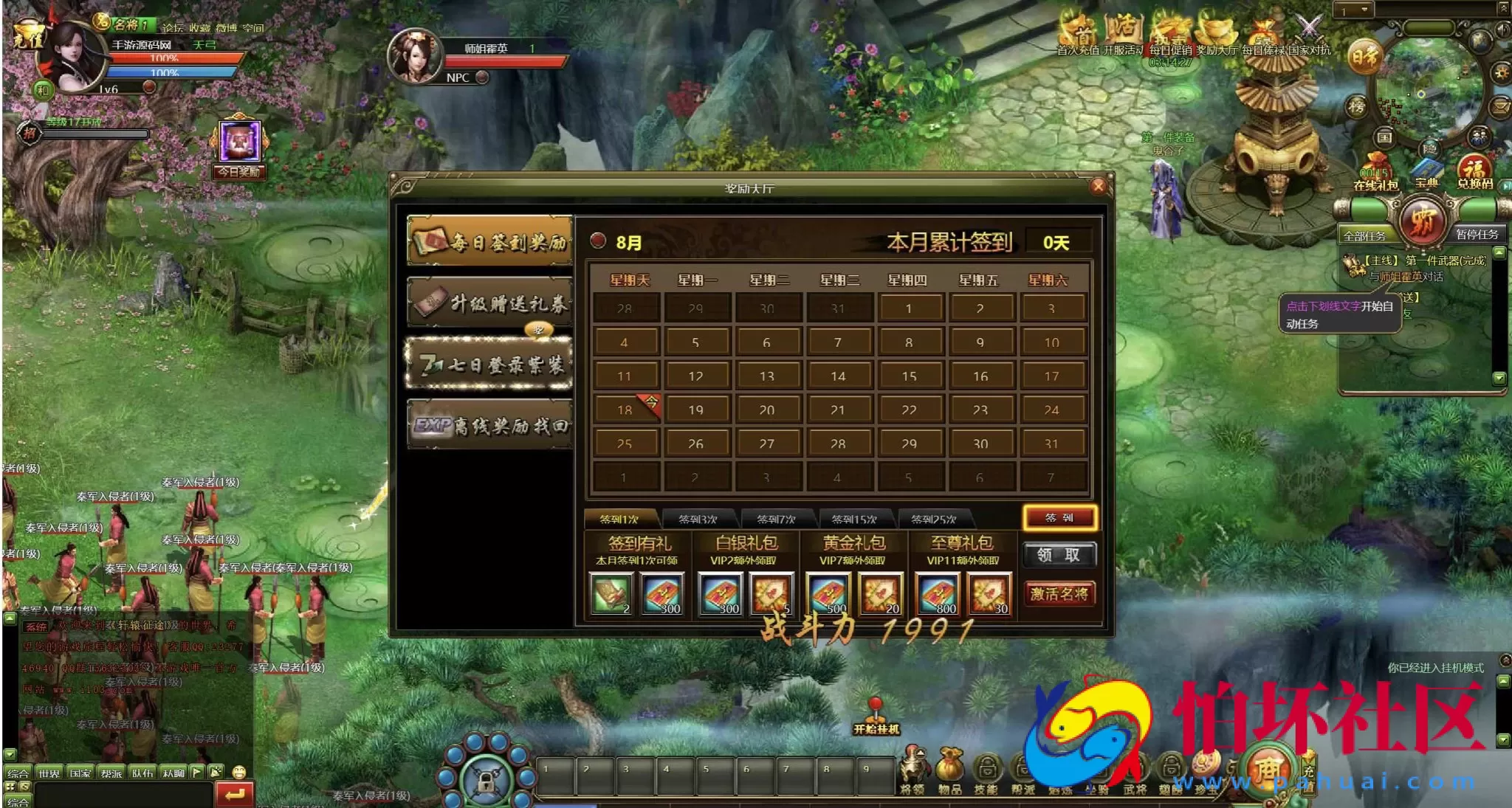The image size is (1512, 808).
Task: Select the 七日登录 seven-day login entry
Action: (x=490, y=363)
